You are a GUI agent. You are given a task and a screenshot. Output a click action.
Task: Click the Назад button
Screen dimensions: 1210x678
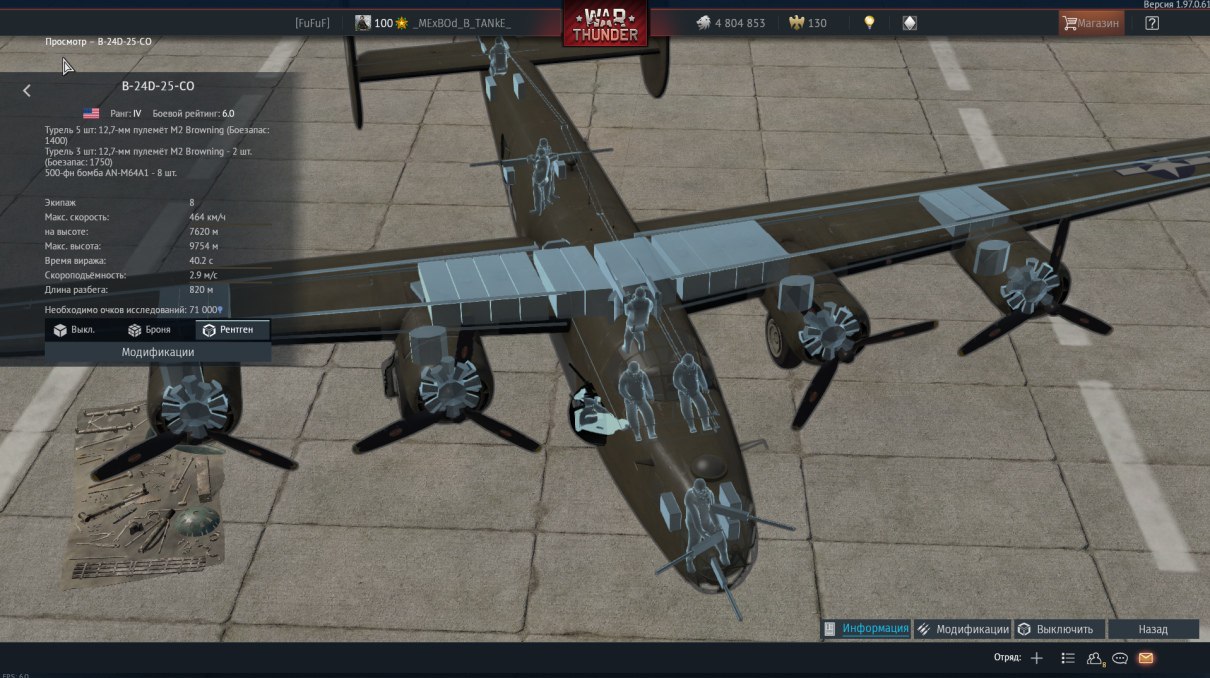pyautogui.click(x=1152, y=629)
